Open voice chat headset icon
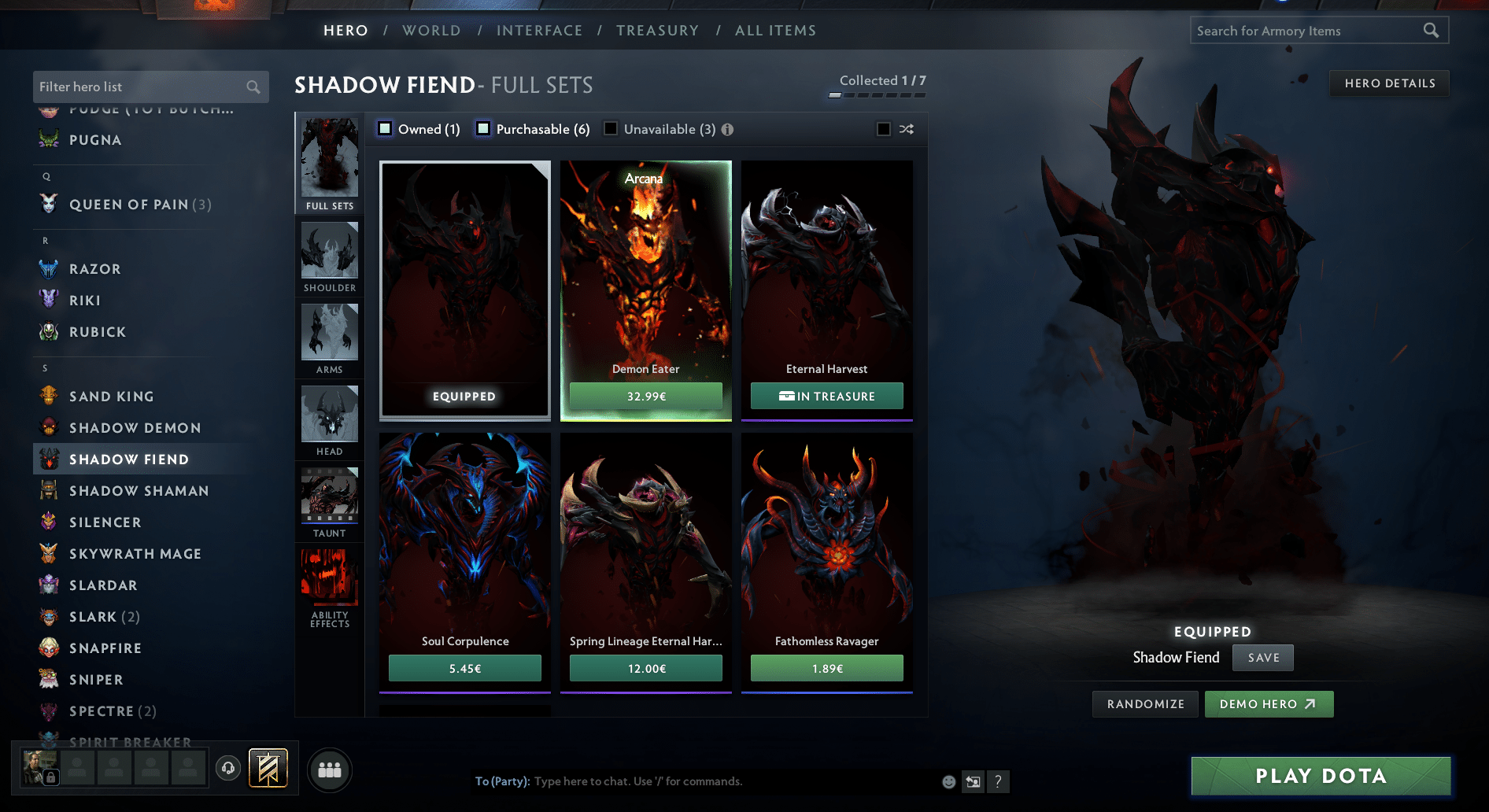 (x=228, y=769)
